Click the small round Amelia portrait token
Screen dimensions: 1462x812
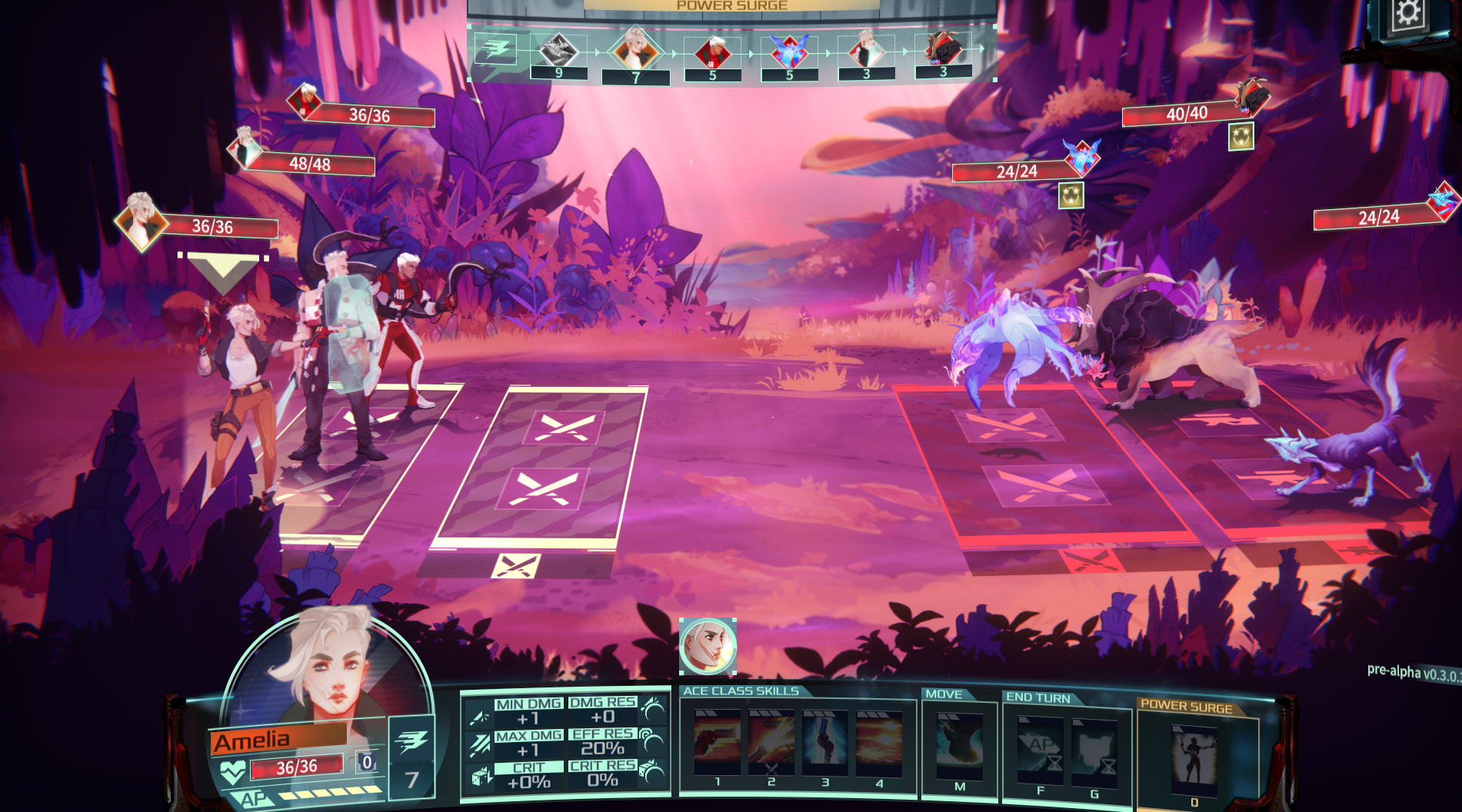[708, 646]
